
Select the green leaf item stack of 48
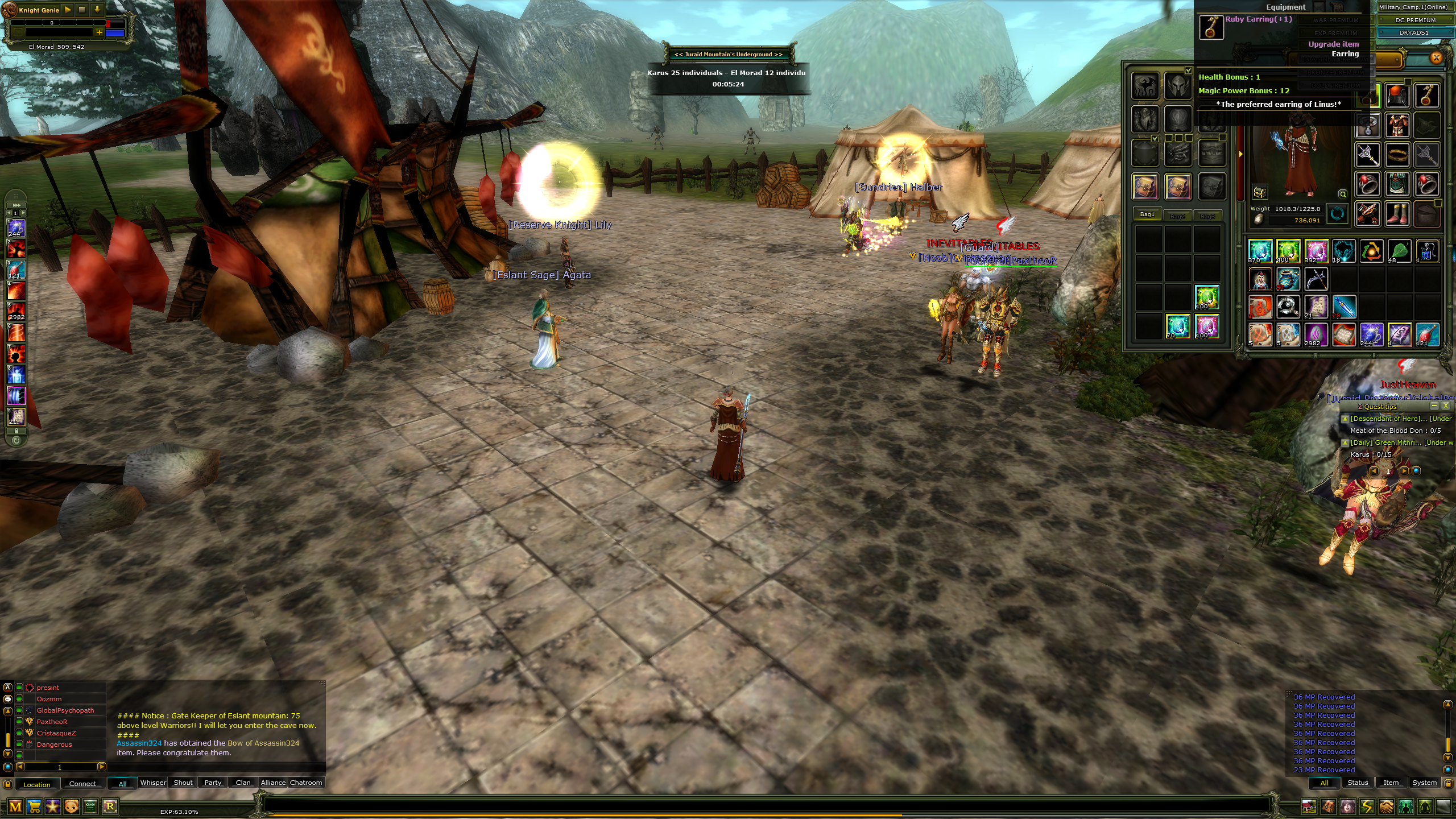pos(1399,251)
